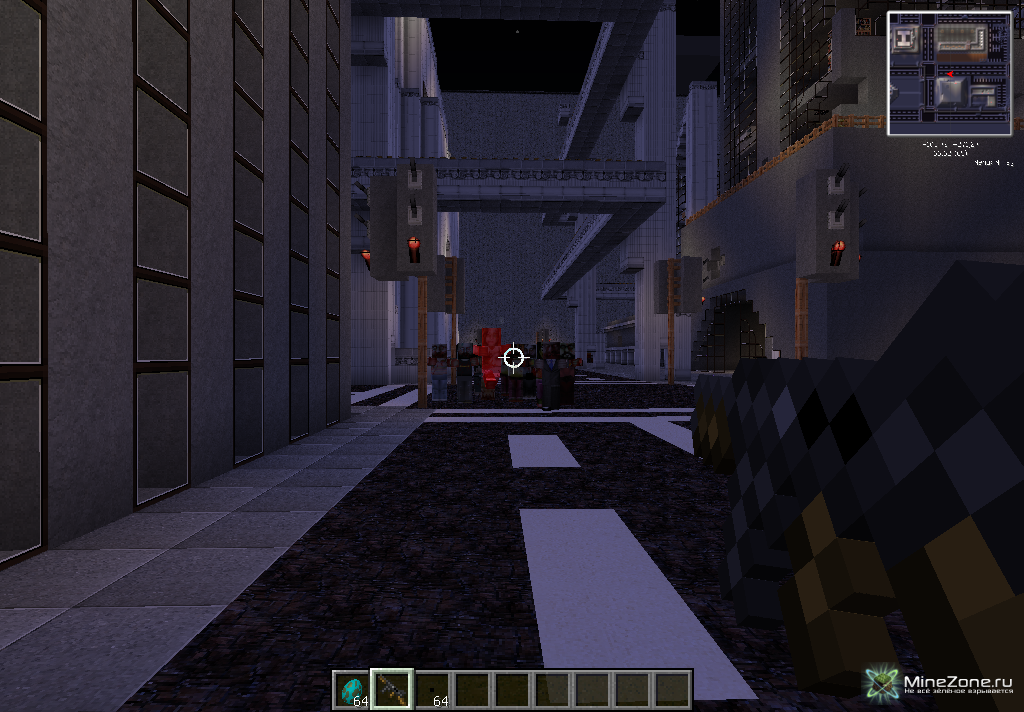Select the rifle weapon hotbar slot
The width and height of the screenshot is (1024, 712).
coord(392,689)
